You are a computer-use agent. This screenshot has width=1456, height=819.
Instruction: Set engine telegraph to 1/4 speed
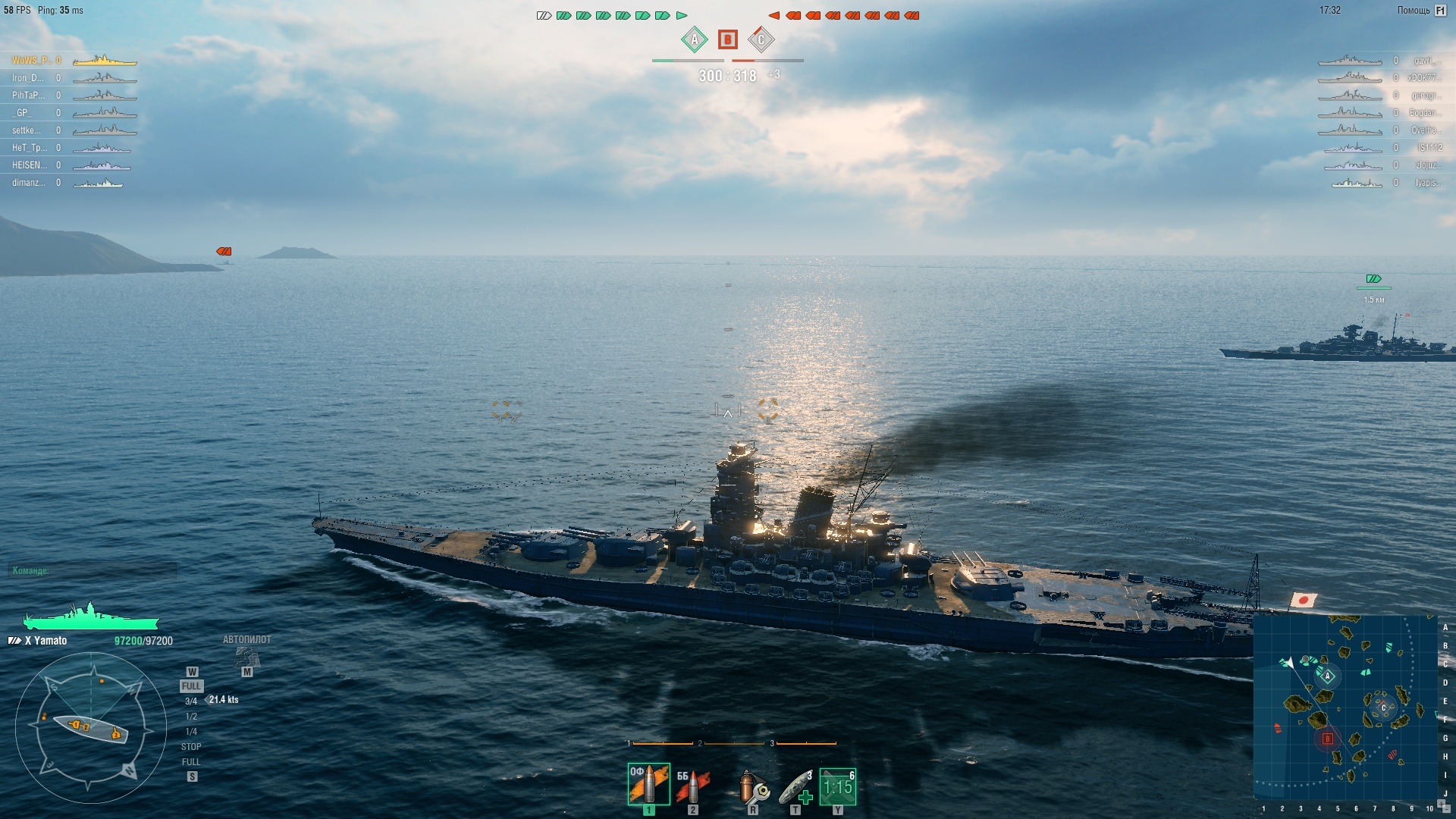[x=191, y=732]
